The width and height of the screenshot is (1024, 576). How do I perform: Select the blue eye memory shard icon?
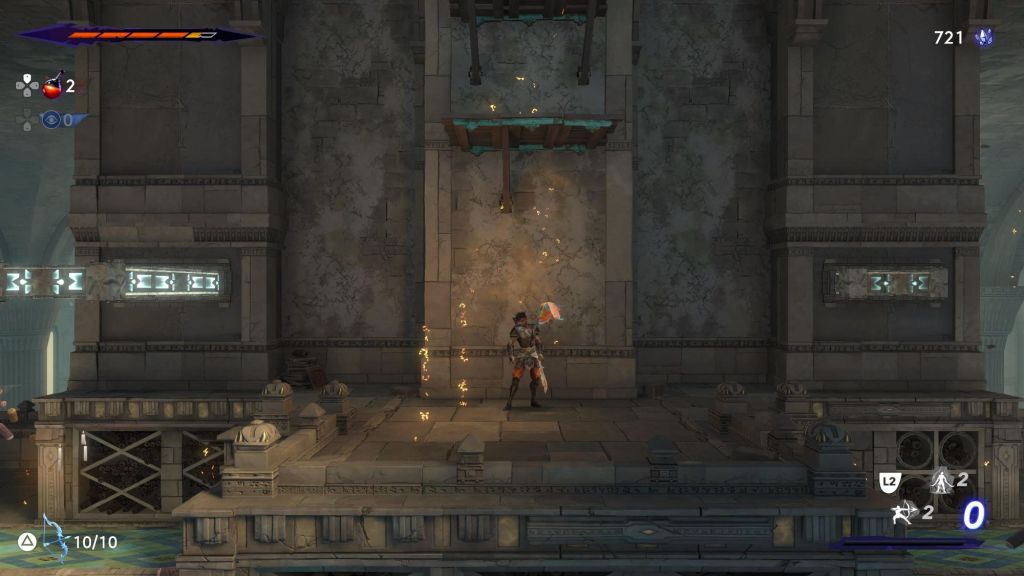(51, 120)
